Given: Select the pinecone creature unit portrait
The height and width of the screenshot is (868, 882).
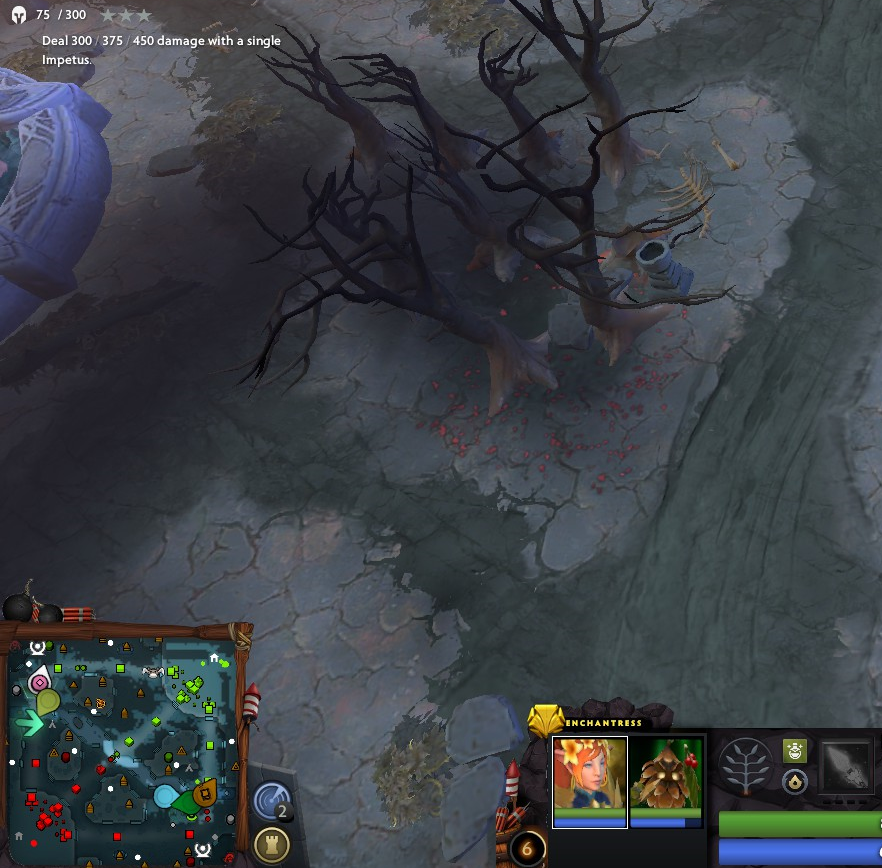Looking at the screenshot, I should pyautogui.click(x=666, y=776).
